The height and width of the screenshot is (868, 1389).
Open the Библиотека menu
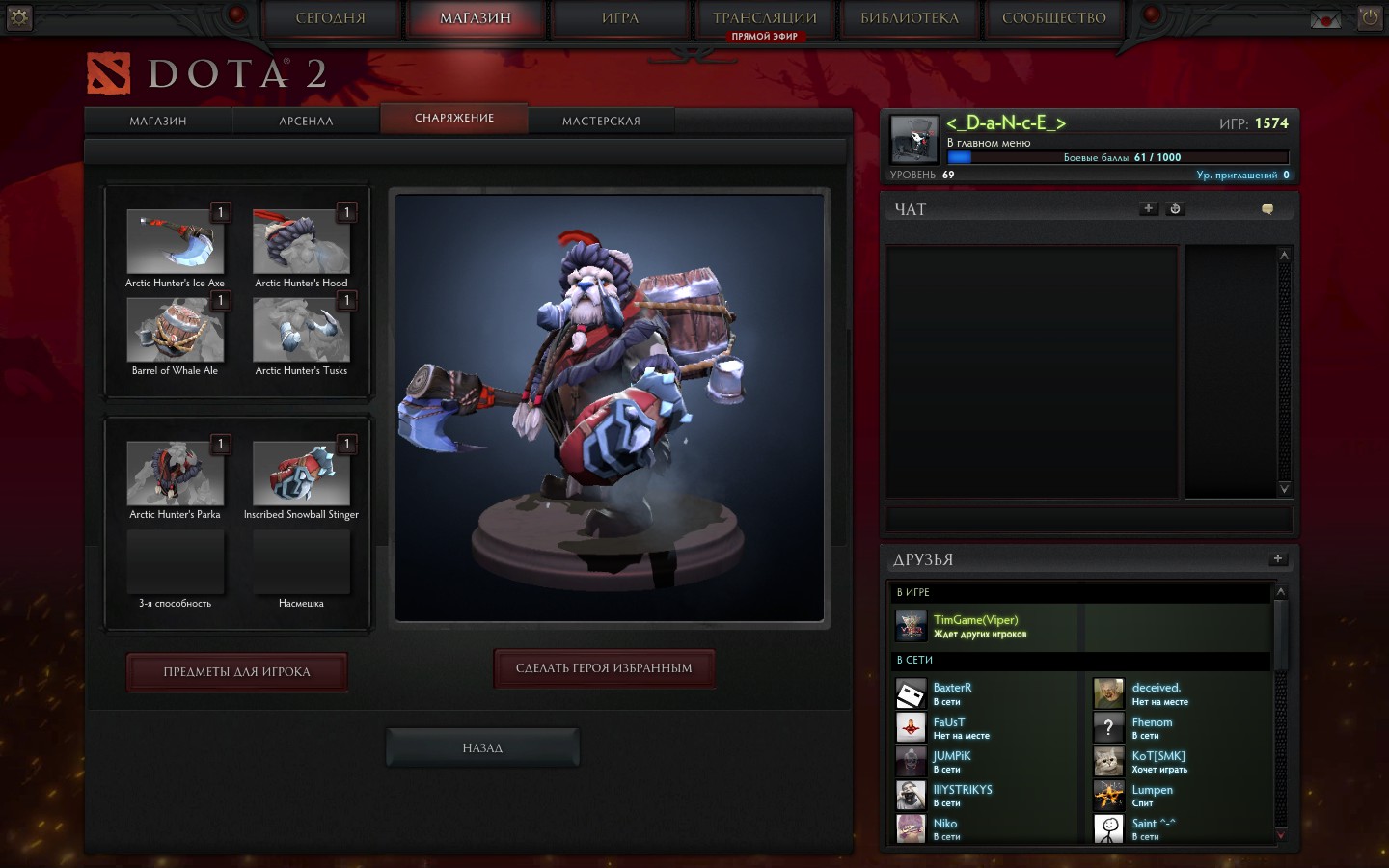coord(909,18)
